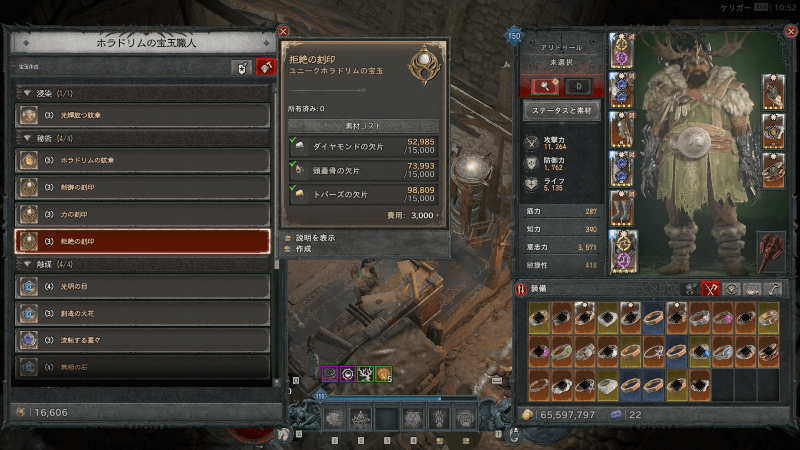Choose the 流転する星々 recipe

(x=143, y=340)
